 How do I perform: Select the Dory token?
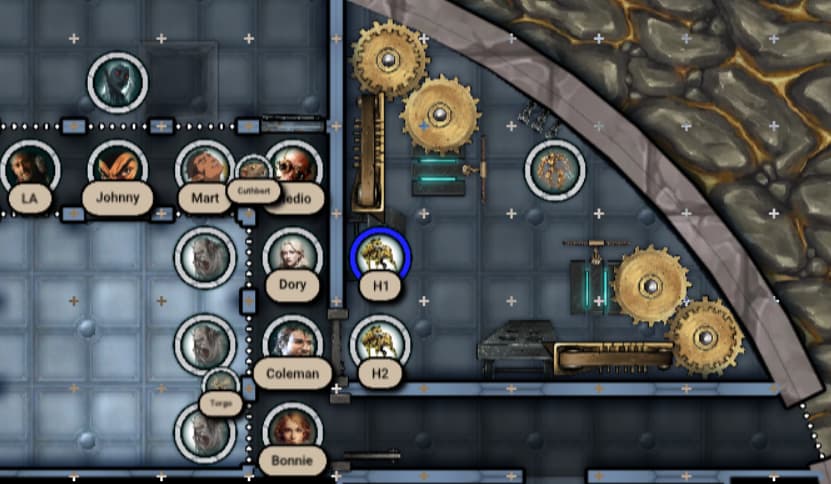click(292, 254)
